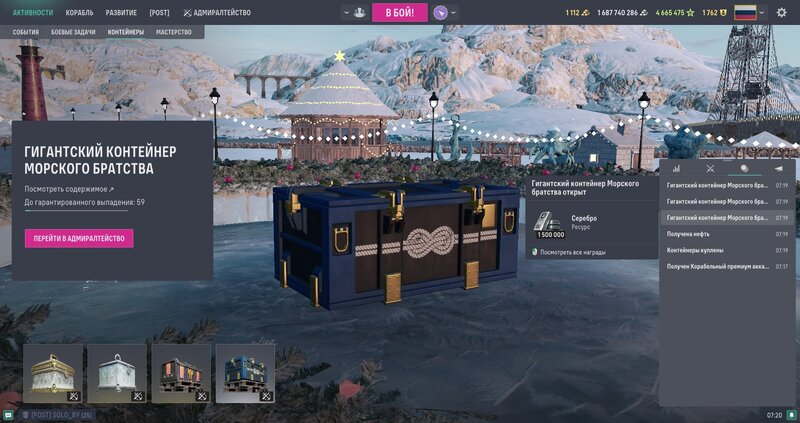Select the blue container with gold trim thumbnail

[245, 373]
